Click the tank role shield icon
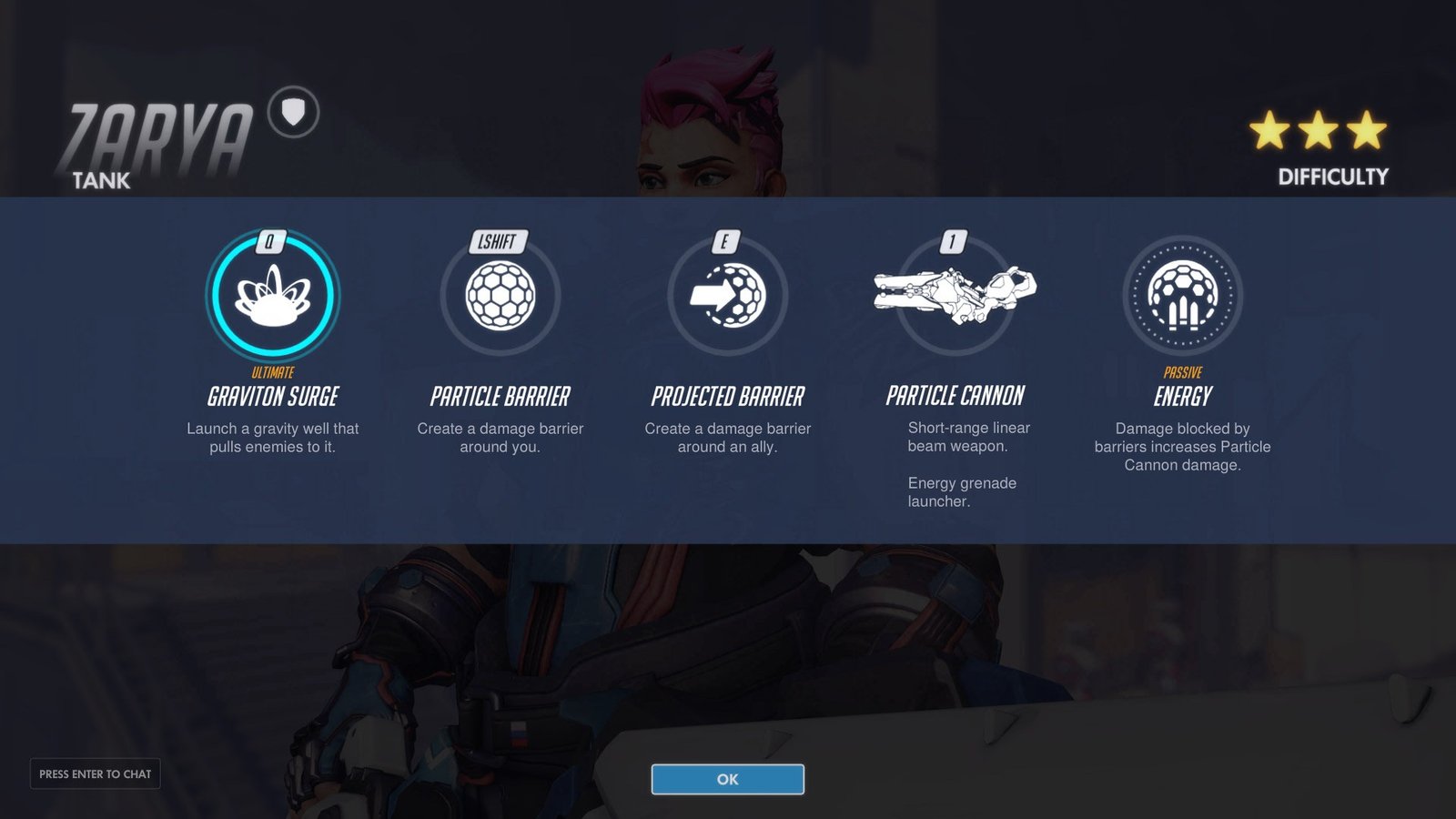The image size is (1456, 819). (x=293, y=112)
